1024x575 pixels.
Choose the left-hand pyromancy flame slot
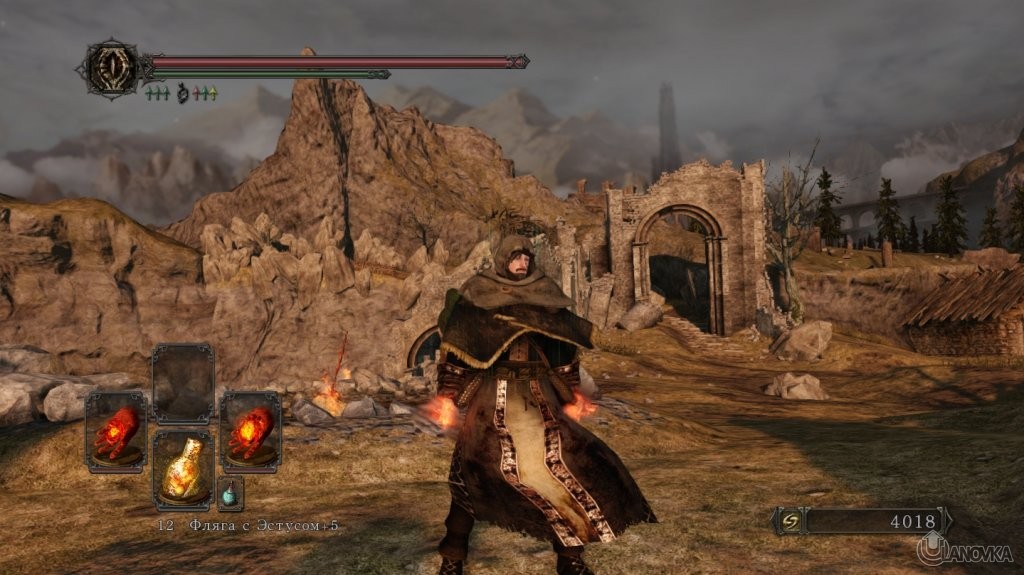pos(116,431)
